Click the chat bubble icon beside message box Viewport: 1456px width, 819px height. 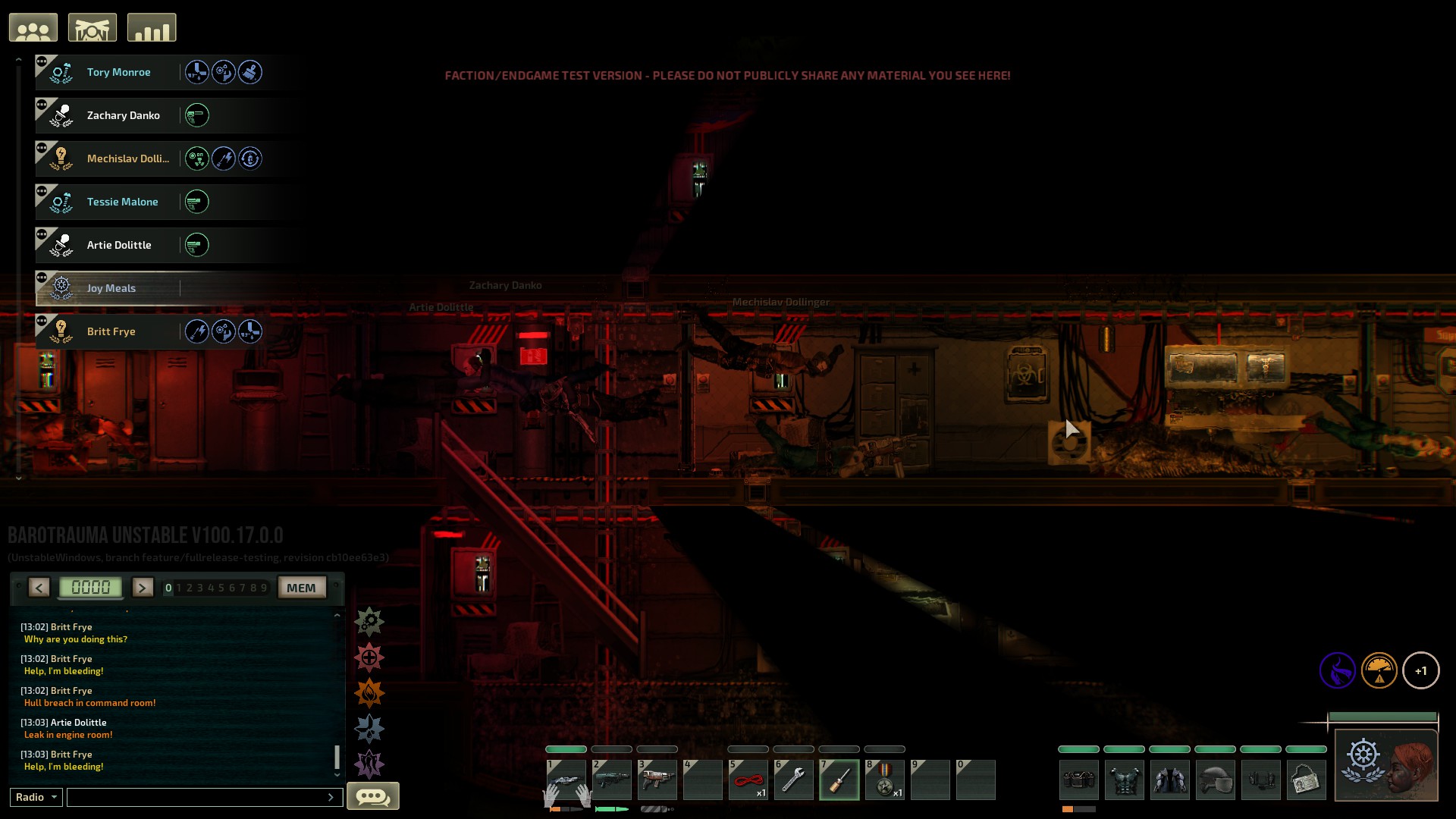[373, 796]
